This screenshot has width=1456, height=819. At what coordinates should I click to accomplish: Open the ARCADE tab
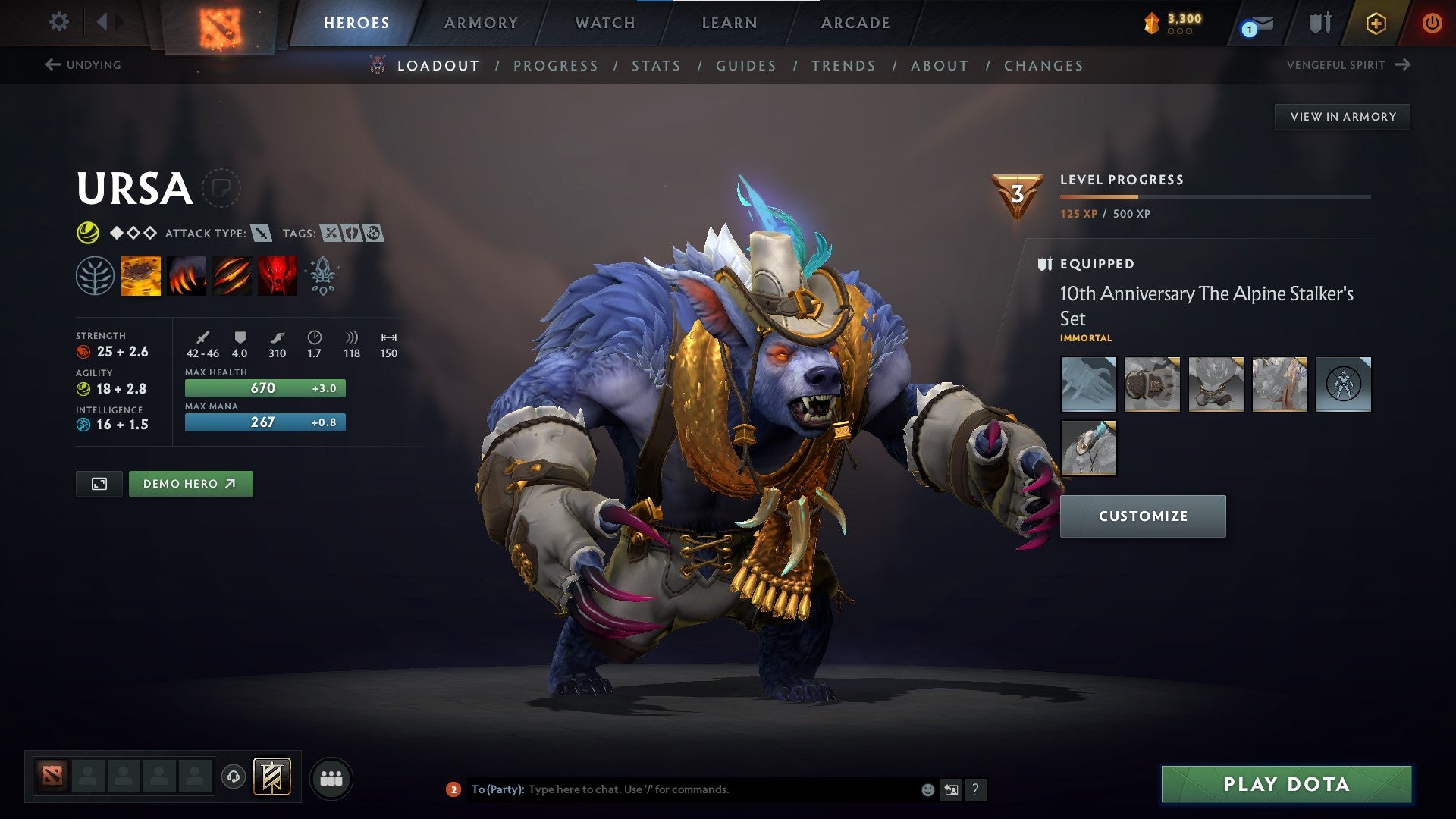[x=855, y=23]
